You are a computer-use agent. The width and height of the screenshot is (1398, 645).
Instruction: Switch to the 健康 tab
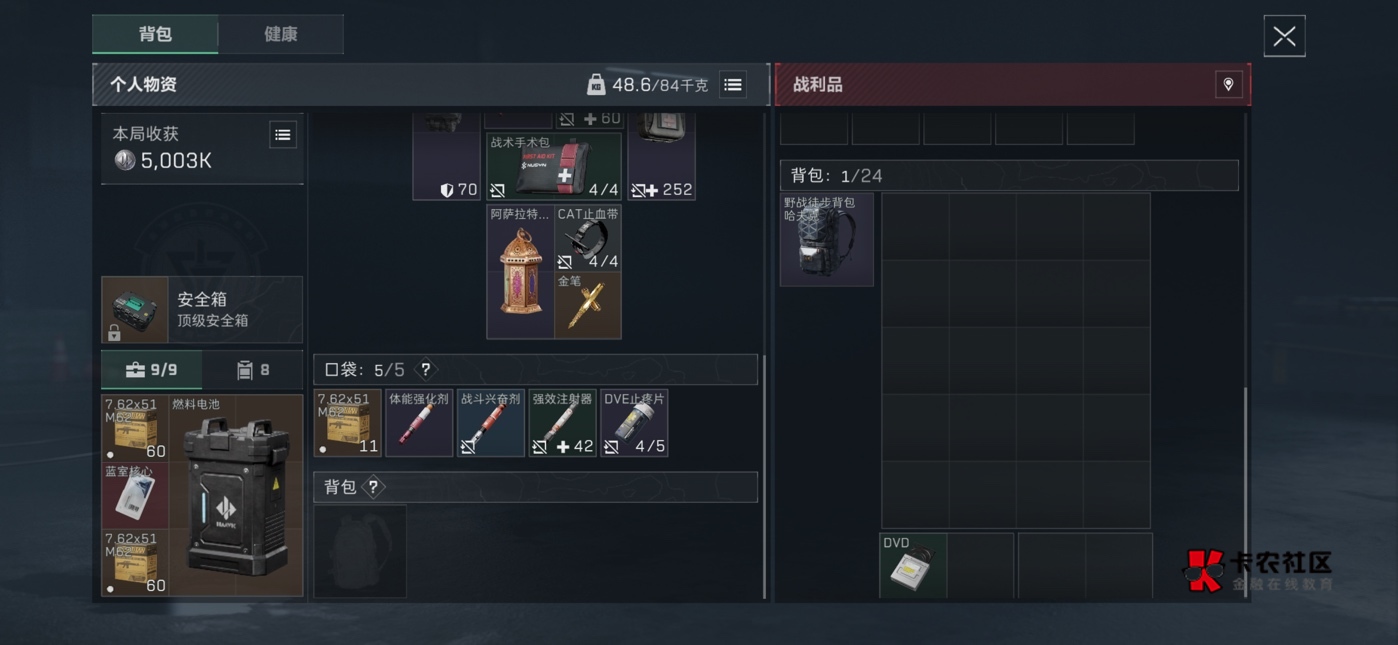[280, 34]
